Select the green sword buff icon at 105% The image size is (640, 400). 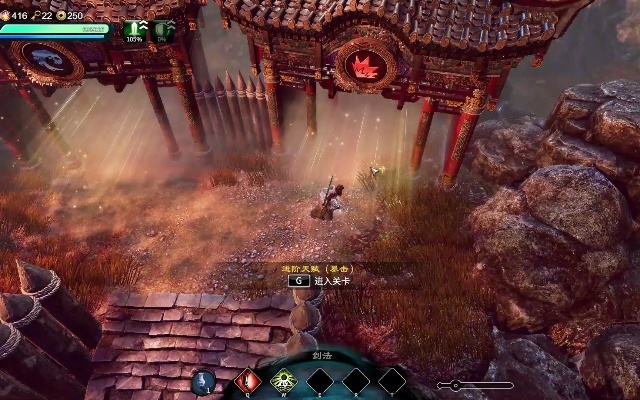point(133,29)
